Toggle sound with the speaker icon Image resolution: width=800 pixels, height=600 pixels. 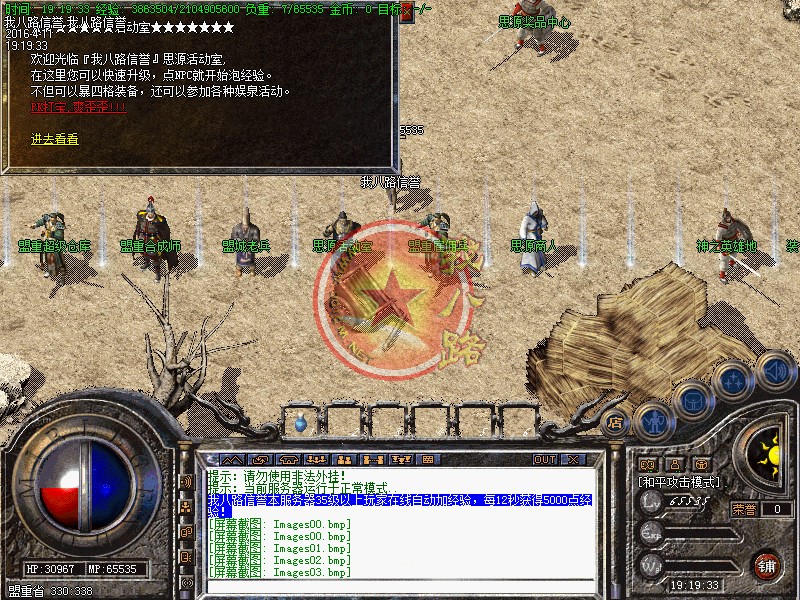(x=775, y=370)
